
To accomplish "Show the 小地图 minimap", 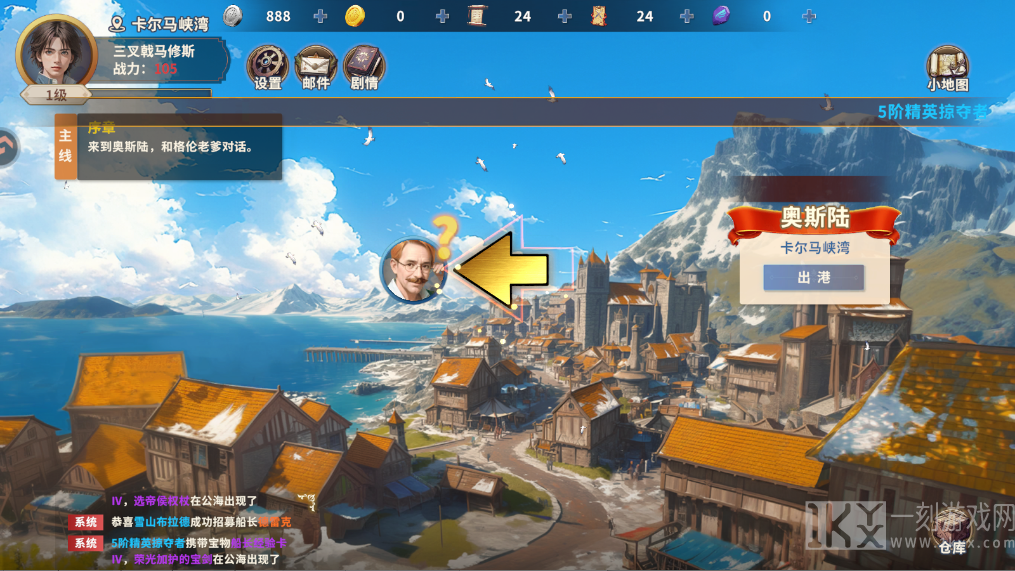I will pos(947,68).
